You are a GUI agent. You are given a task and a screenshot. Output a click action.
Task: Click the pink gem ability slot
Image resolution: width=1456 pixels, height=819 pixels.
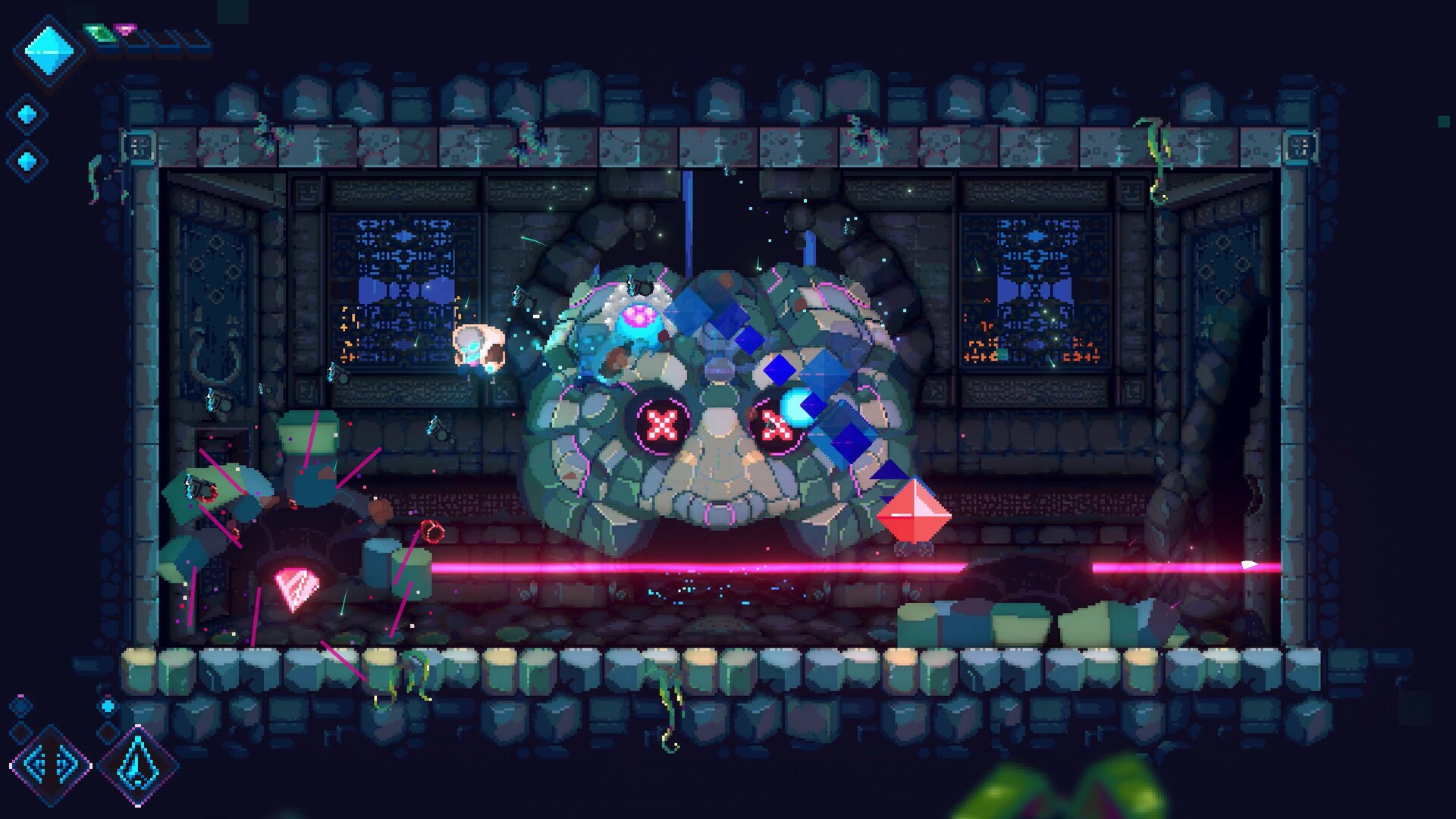(x=124, y=29)
